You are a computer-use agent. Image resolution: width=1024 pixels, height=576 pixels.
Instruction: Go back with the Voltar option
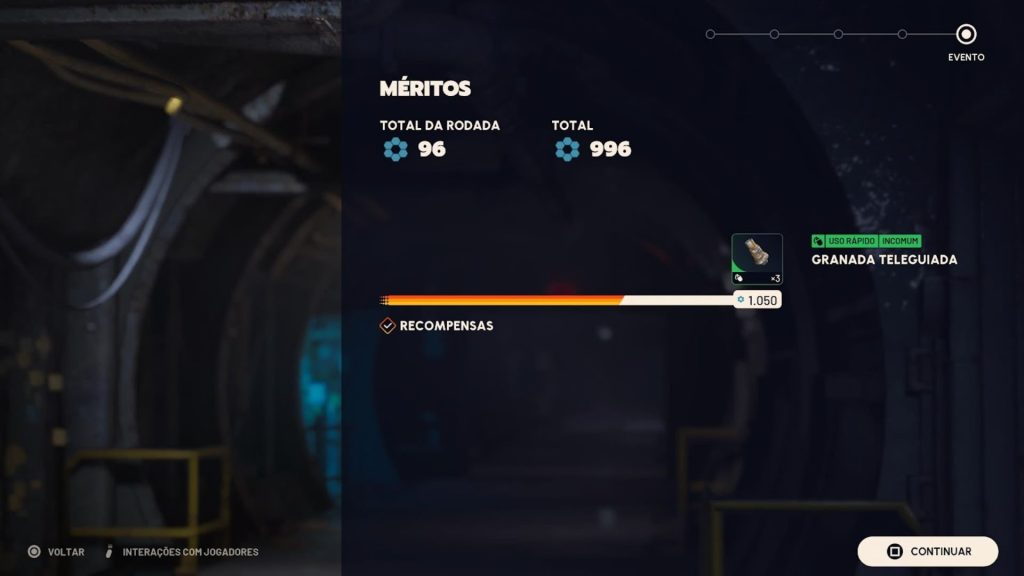pos(54,552)
